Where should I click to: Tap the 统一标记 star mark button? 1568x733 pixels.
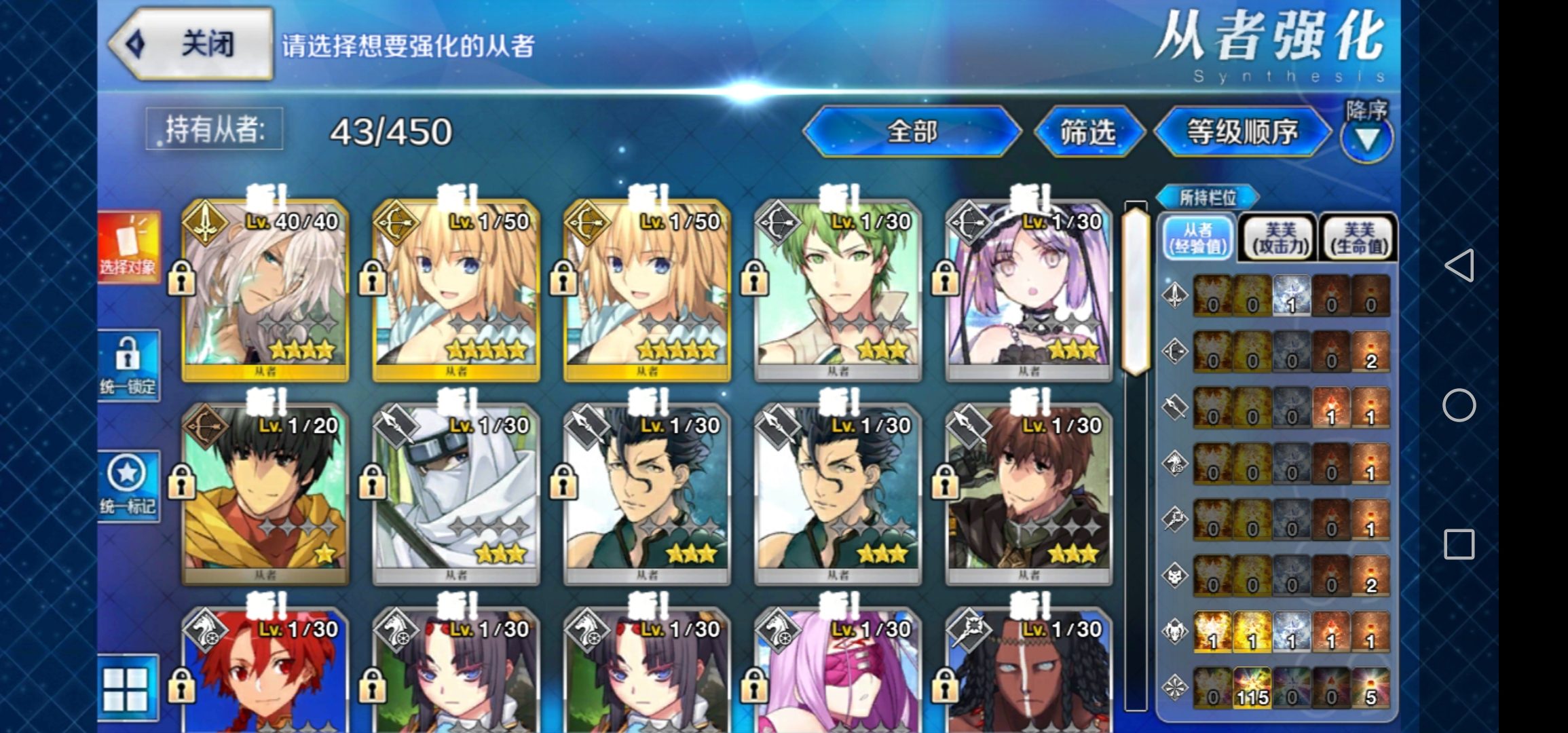coord(128,486)
